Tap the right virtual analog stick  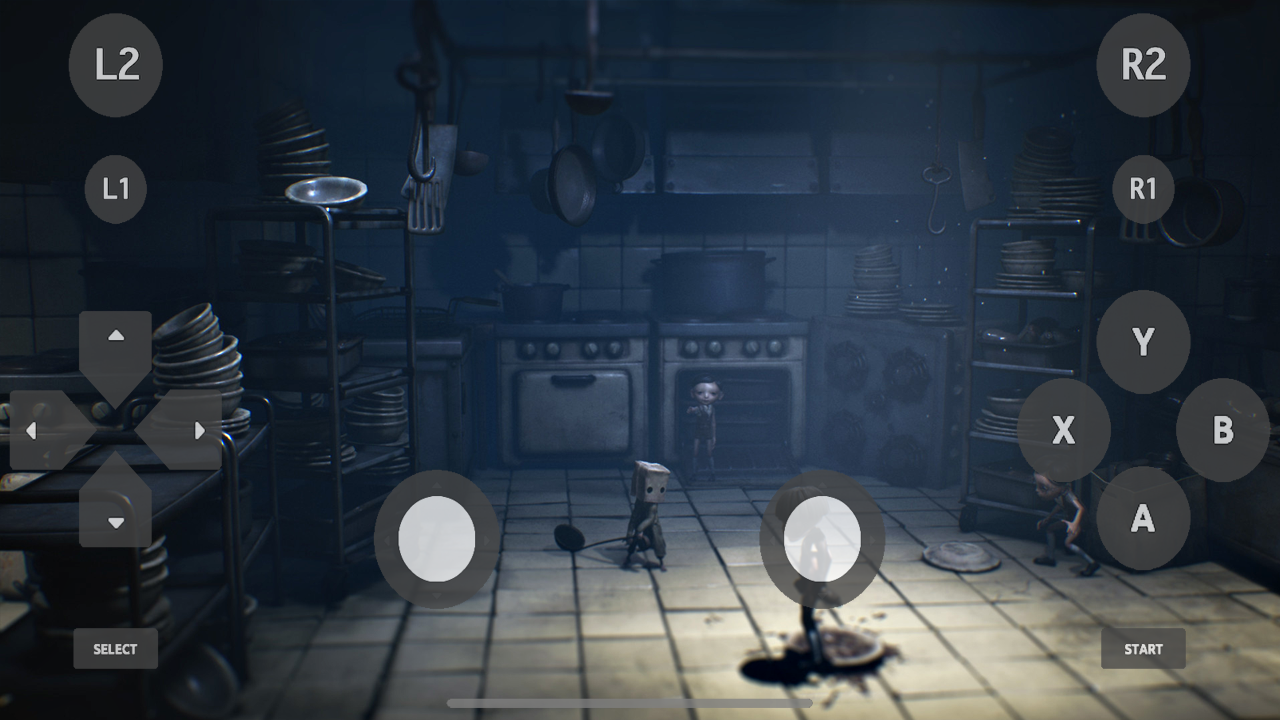822,540
